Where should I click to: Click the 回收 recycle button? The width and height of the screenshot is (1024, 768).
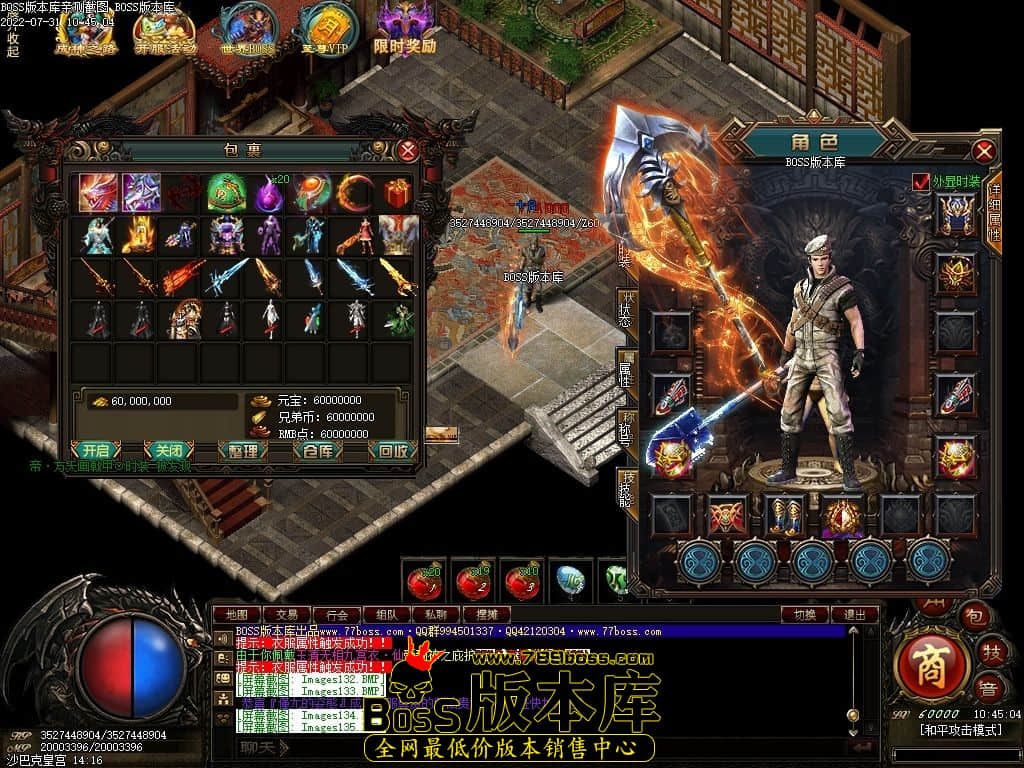pyautogui.click(x=392, y=450)
